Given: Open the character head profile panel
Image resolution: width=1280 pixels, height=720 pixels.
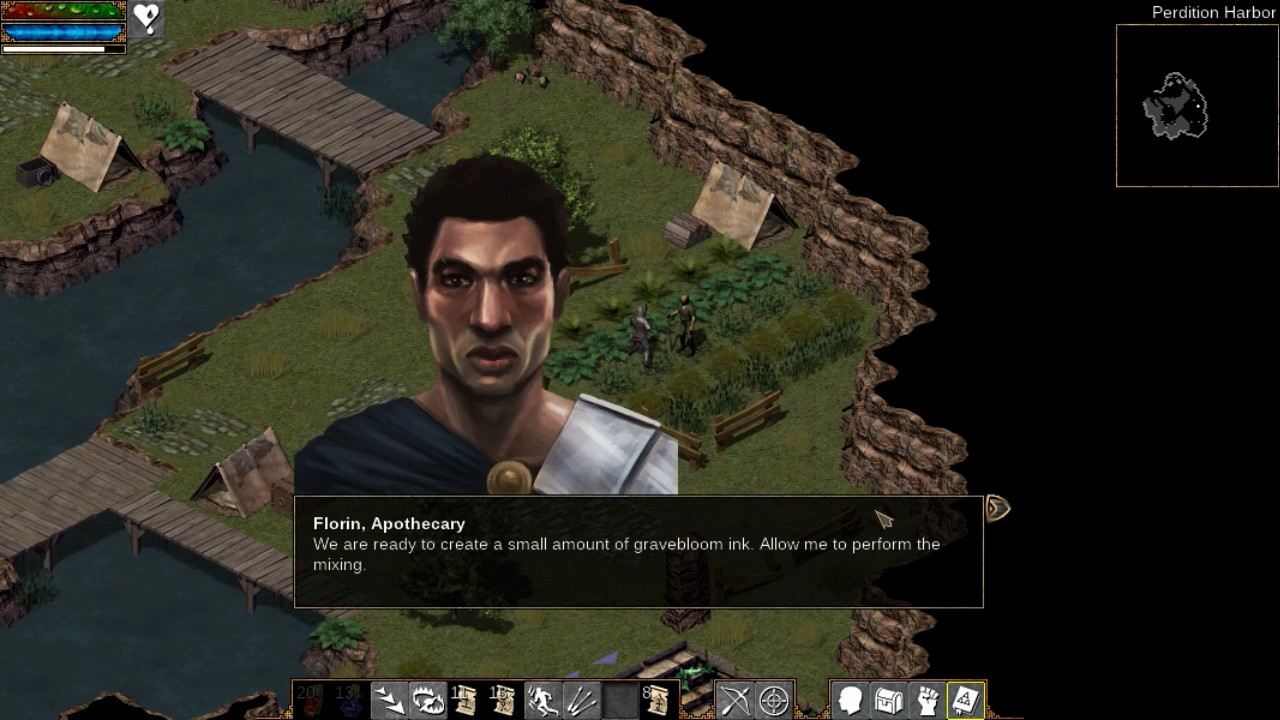Looking at the screenshot, I should pyautogui.click(x=850, y=700).
